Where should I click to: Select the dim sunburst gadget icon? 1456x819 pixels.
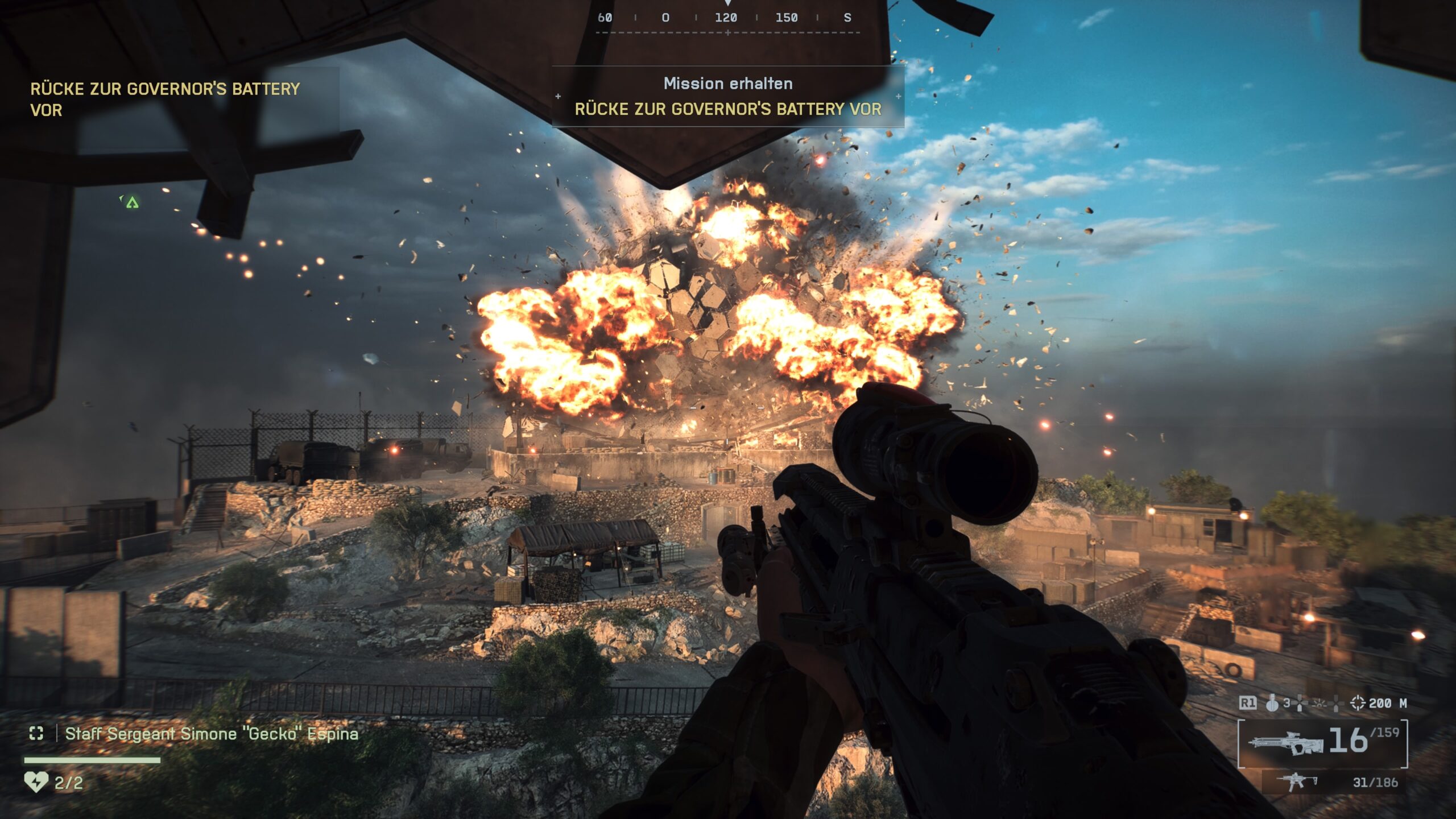pyautogui.click(x=1319, y=704)
